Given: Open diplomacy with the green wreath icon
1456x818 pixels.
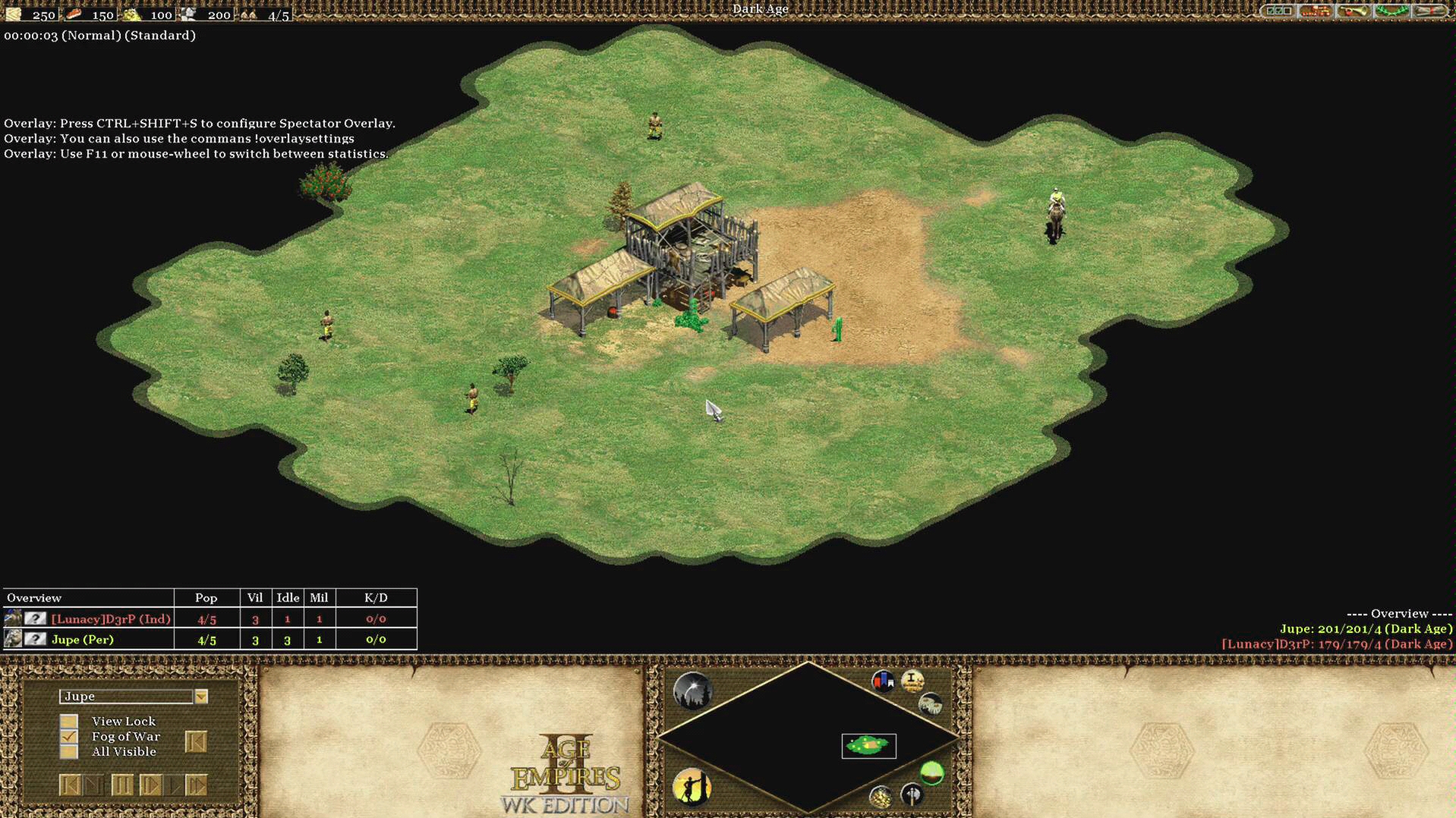Looking at the screenshot, I should [x=1391, y=11].
